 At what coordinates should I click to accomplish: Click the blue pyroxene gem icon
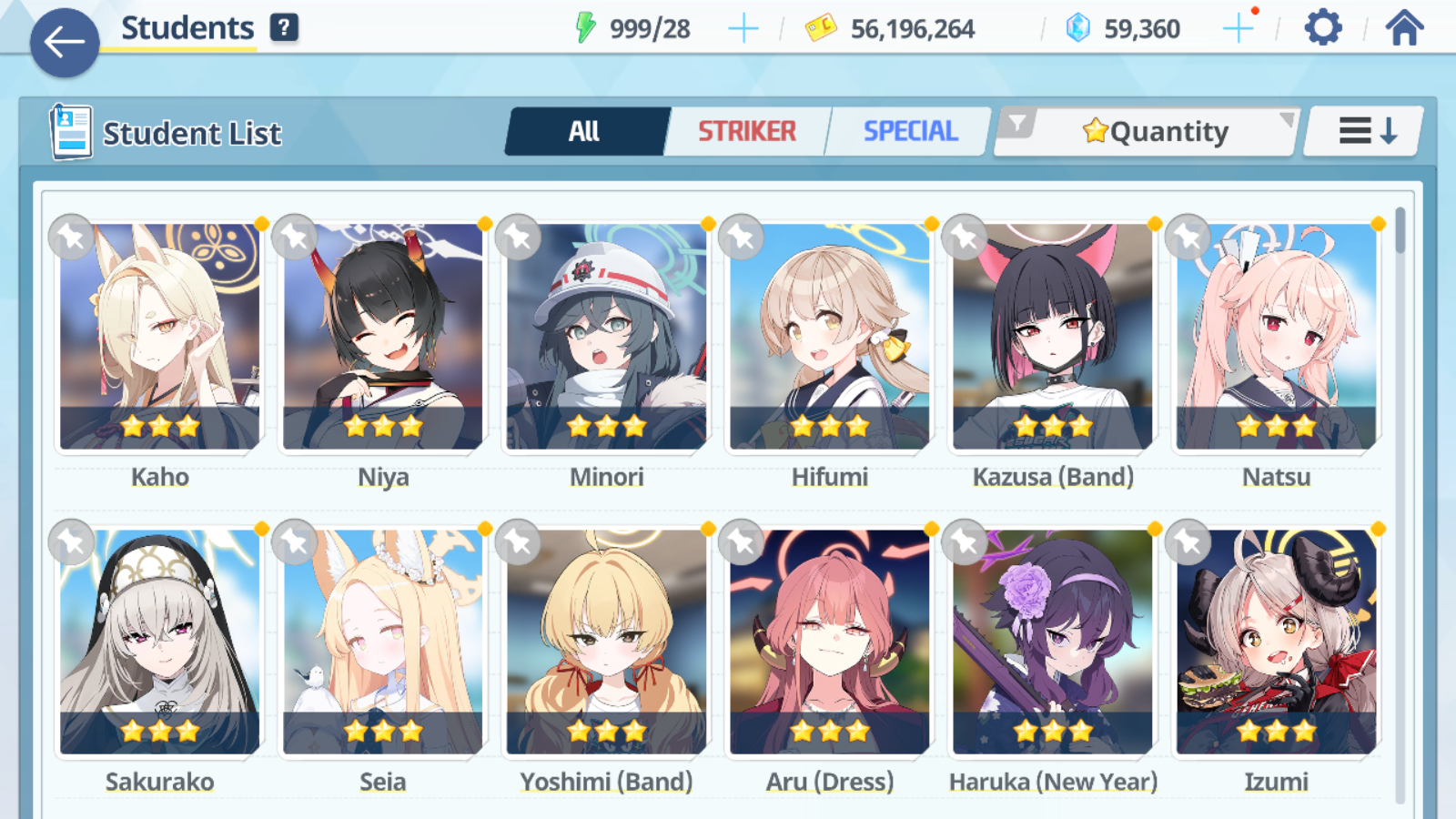click(x=1077, y=27)
